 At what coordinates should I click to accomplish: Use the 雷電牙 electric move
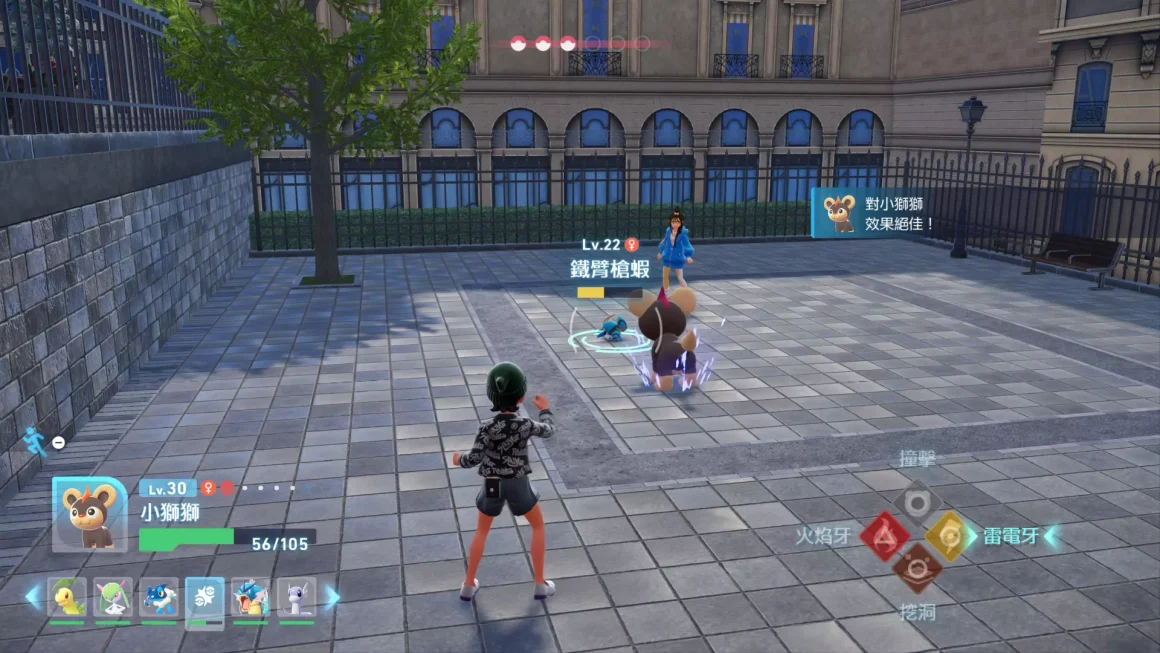click(946, 536)
